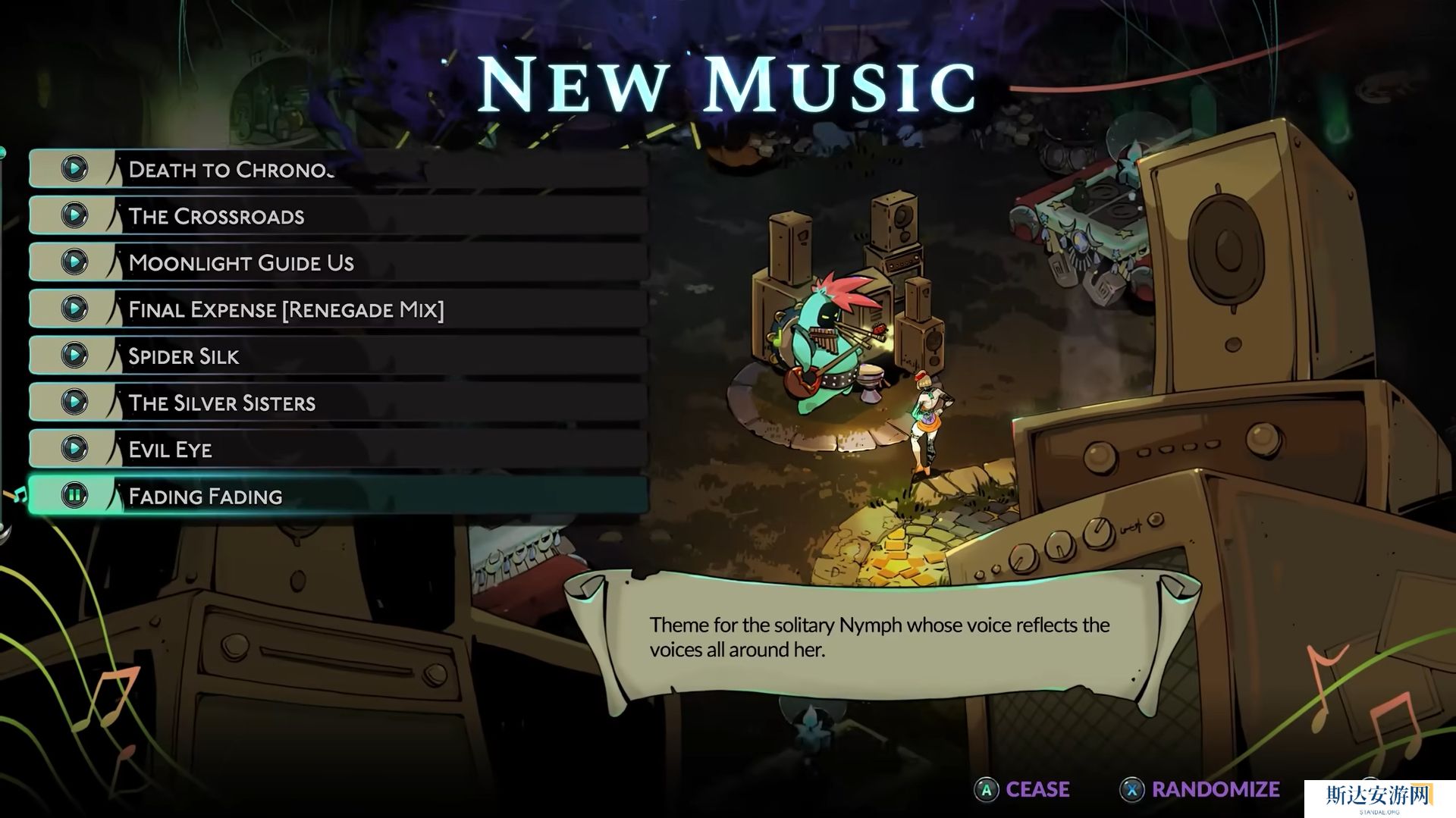Activate the Randomize option

click(x=1200, y=790)
